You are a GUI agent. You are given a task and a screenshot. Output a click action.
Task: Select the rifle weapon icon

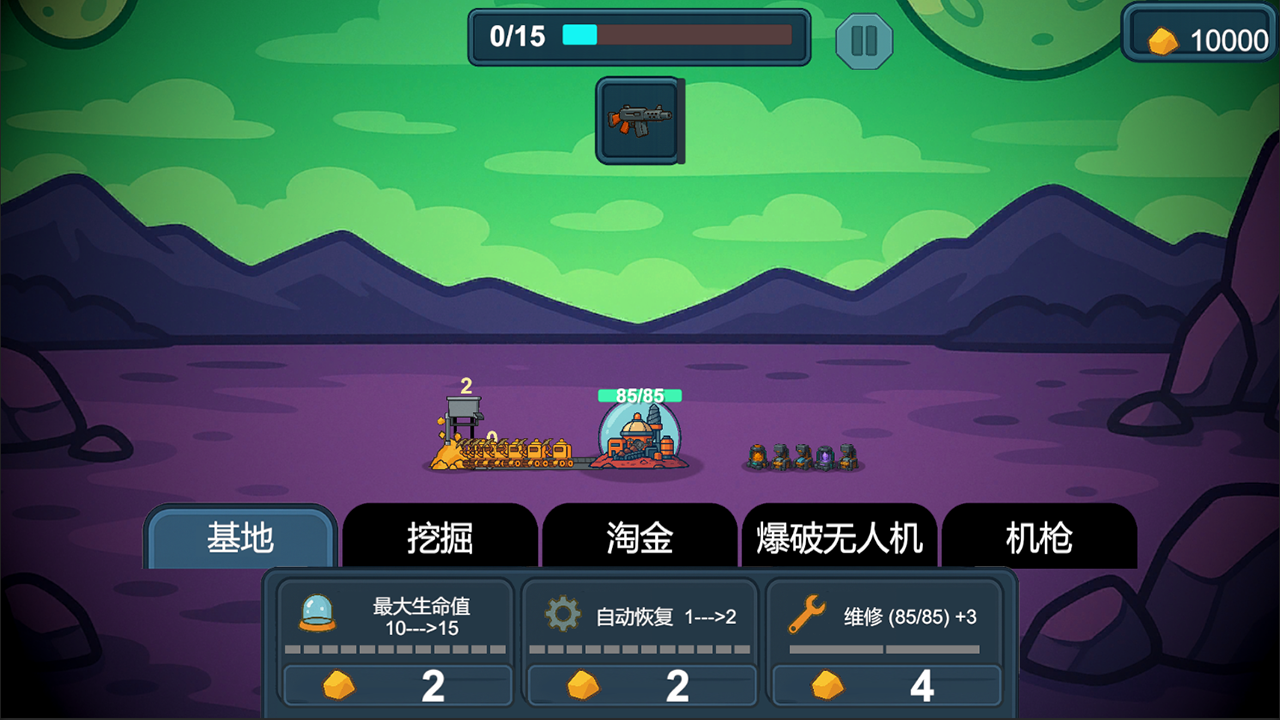[638, 120]
